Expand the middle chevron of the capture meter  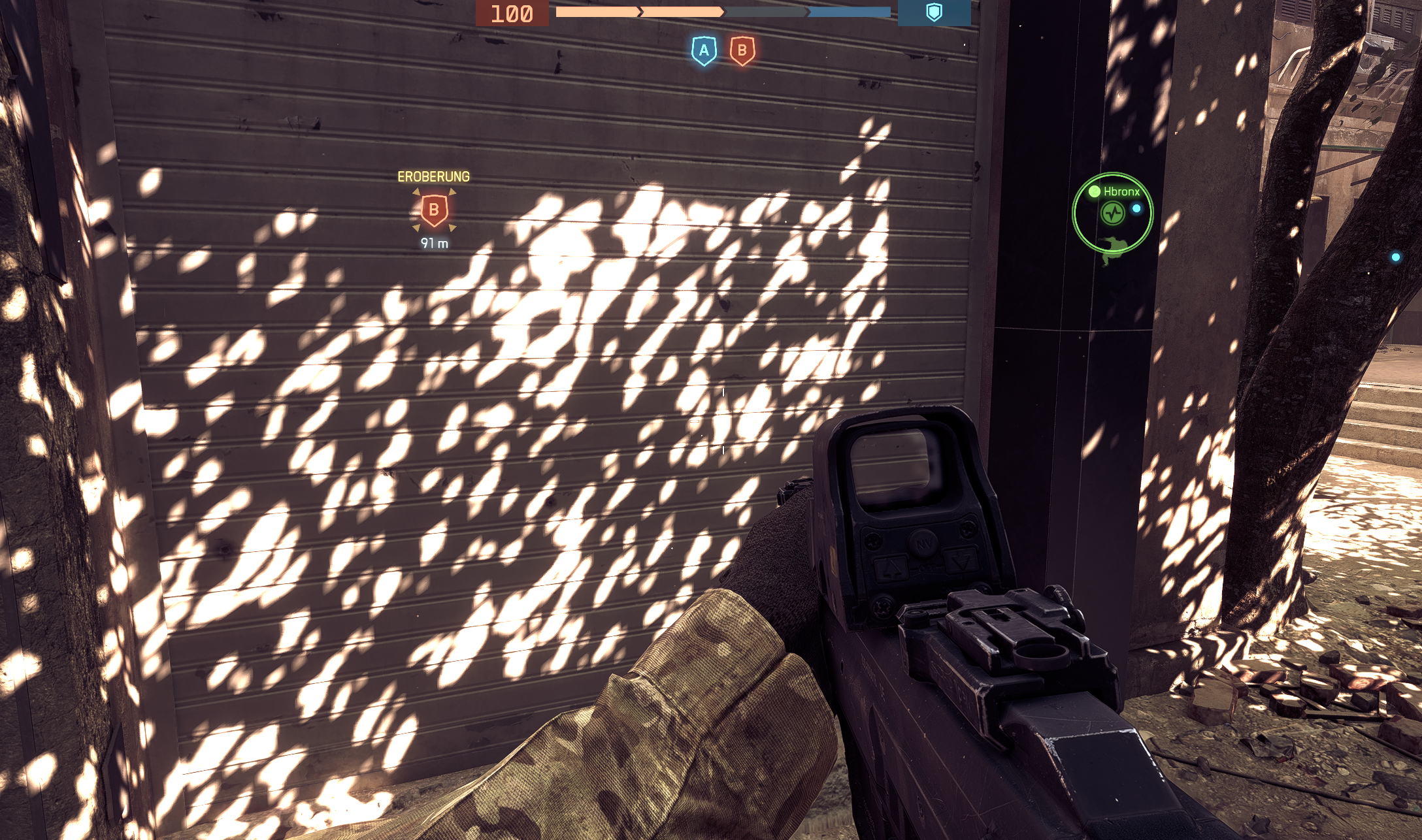(724, 11)
